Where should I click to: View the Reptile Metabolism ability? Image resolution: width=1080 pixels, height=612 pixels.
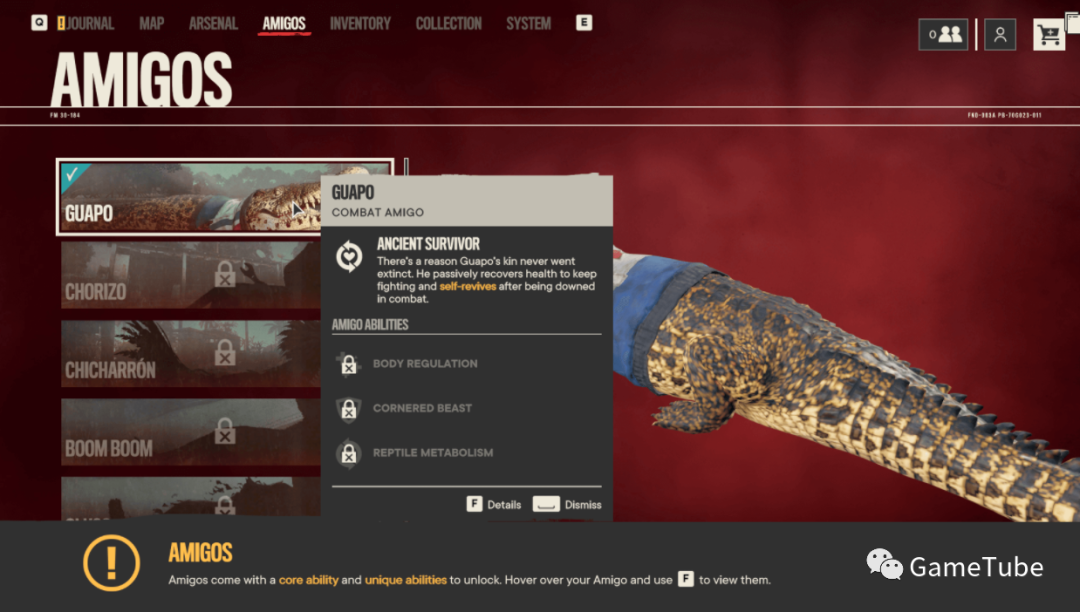click(x=432, y=453)
